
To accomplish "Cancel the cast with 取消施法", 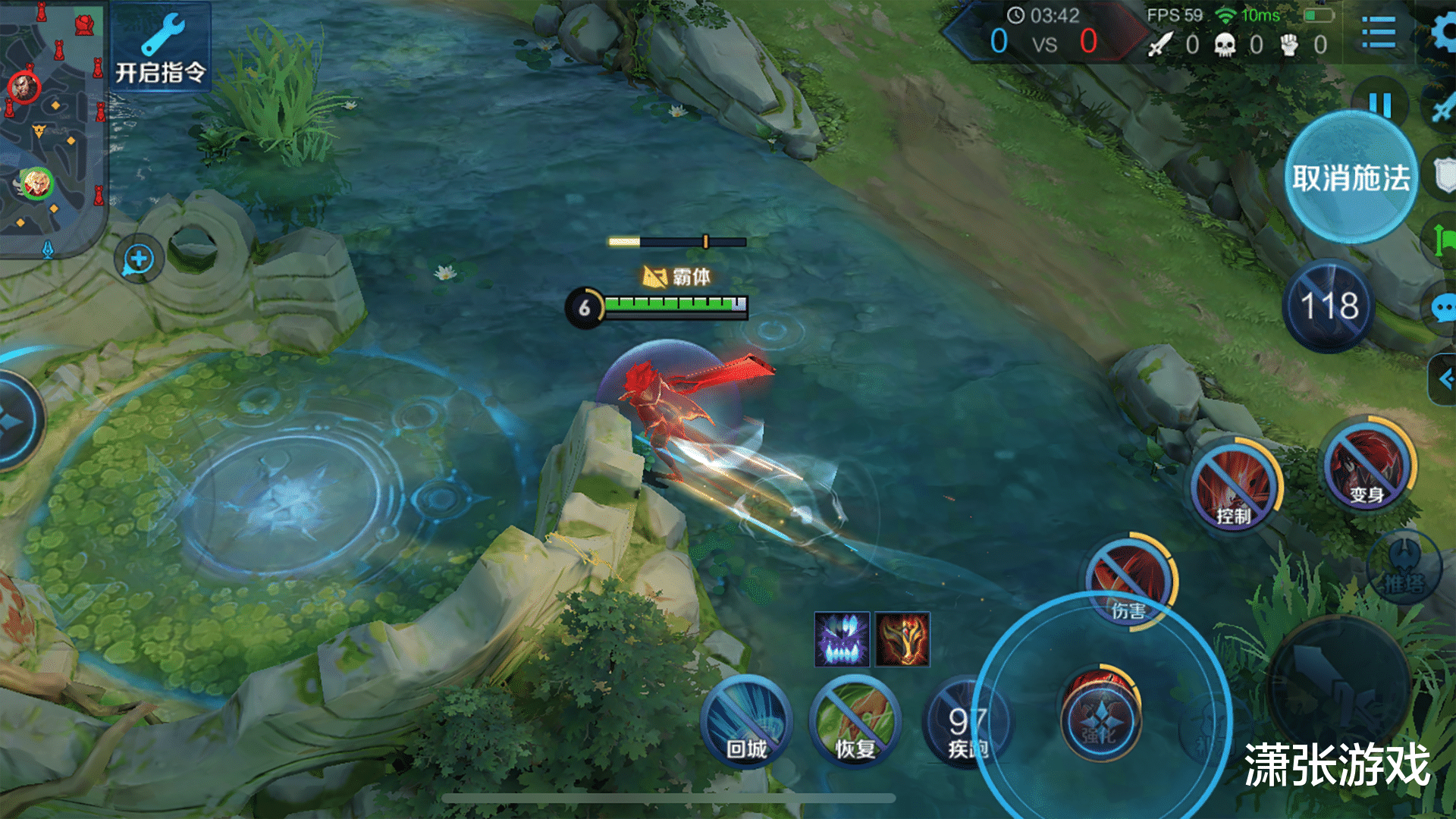I will click(x=1351, y=177).
